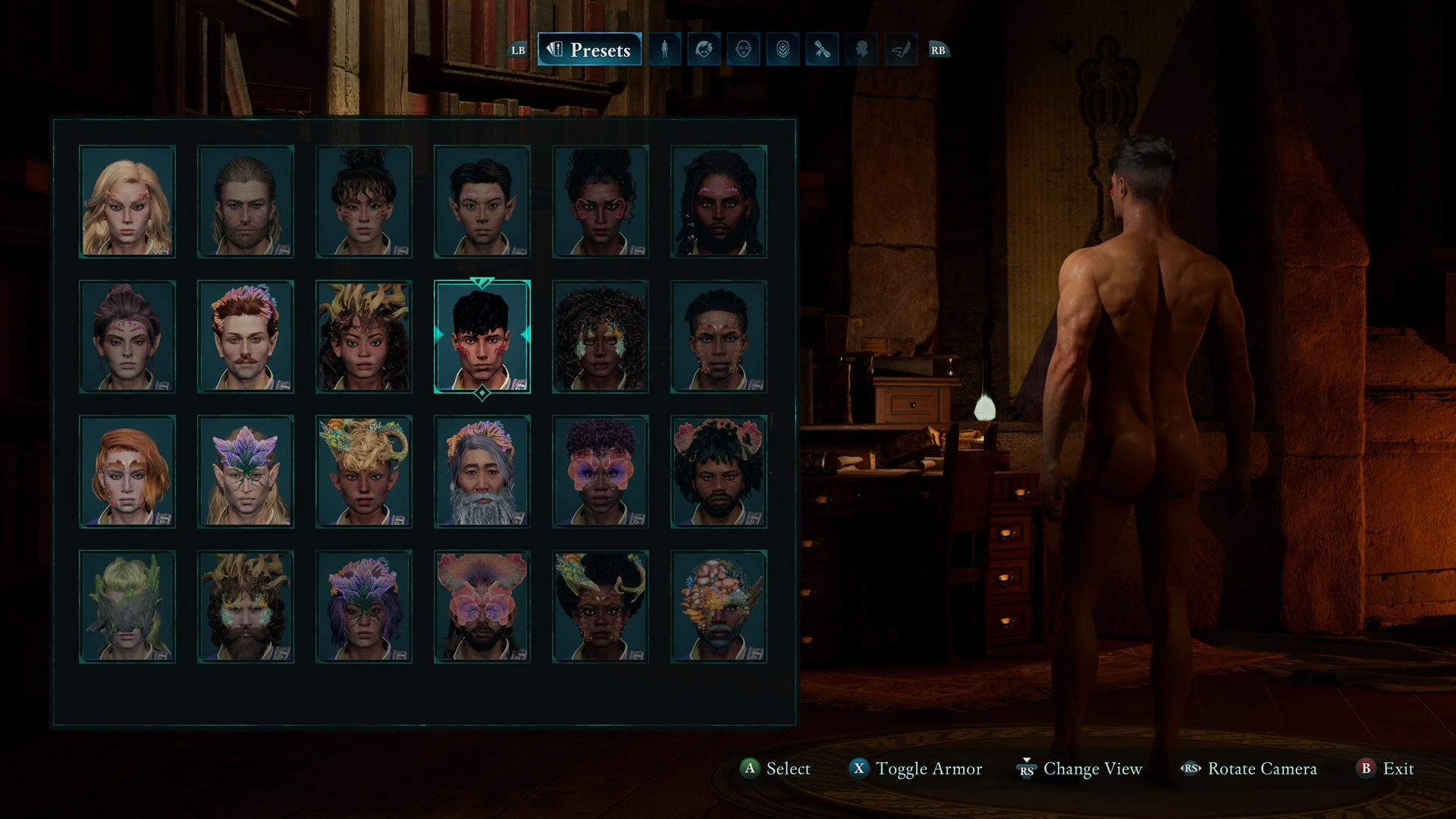Pick the pointy-eared short dark hair preset
This screenshot has height=819, width=1456.
[482, 202]
